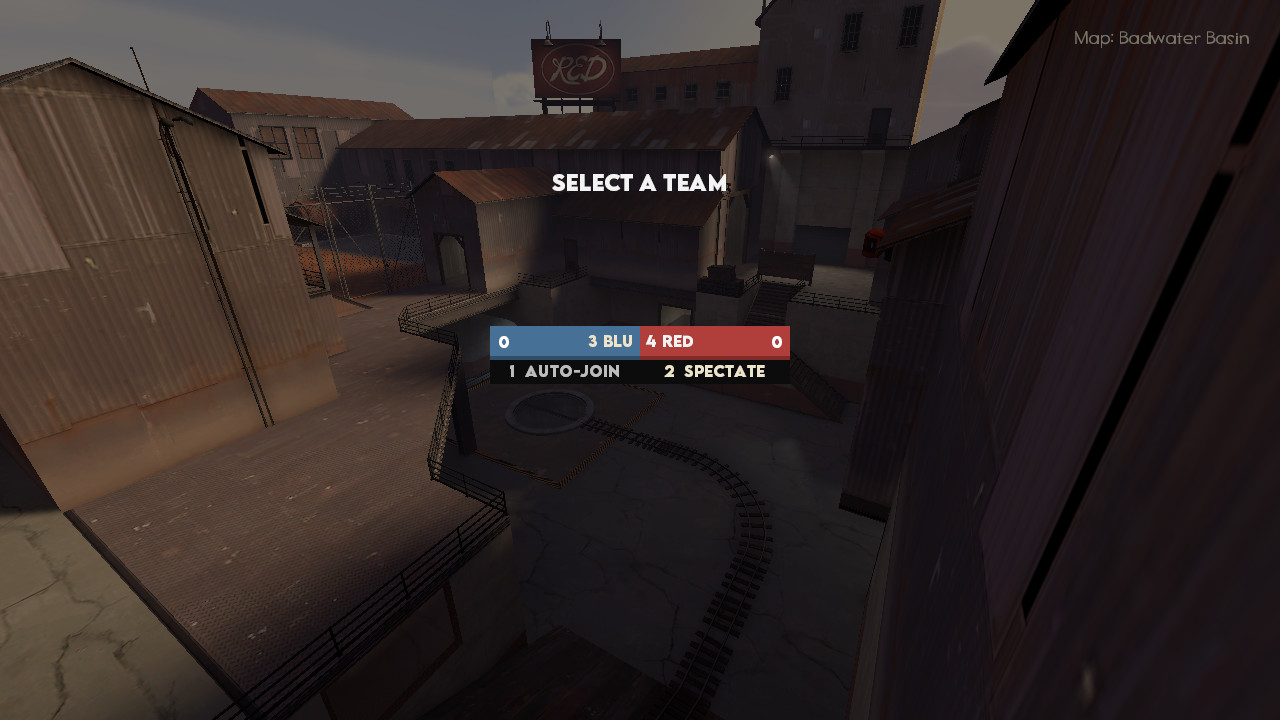Image resolution: width=1280 pixels, height=720 pixels.
Task: Click the BLU team score of 0
Action: pos(502,341)
